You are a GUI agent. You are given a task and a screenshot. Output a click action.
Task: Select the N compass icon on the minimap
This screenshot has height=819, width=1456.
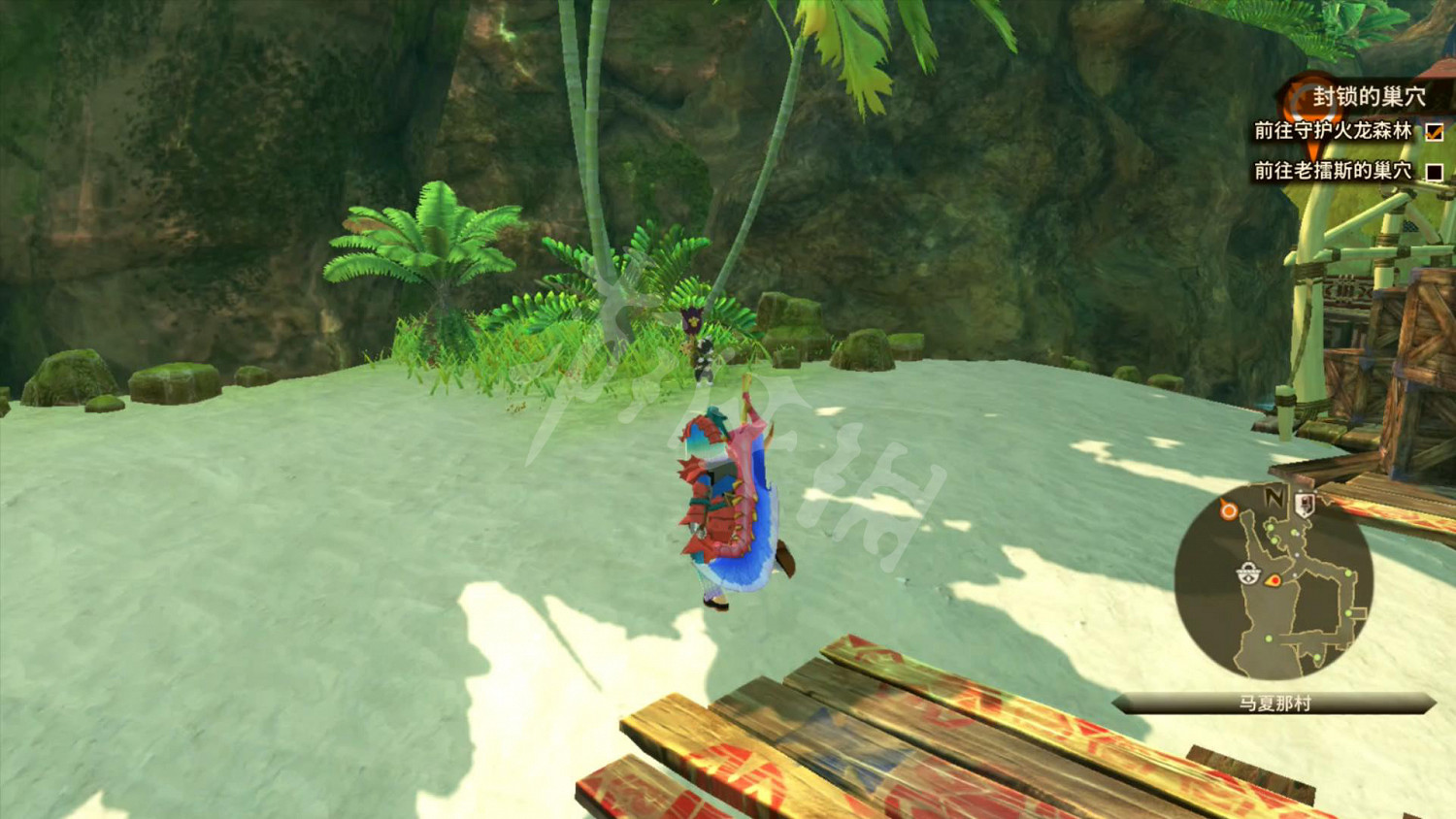pyautogui.click(x=1273, y=496)
